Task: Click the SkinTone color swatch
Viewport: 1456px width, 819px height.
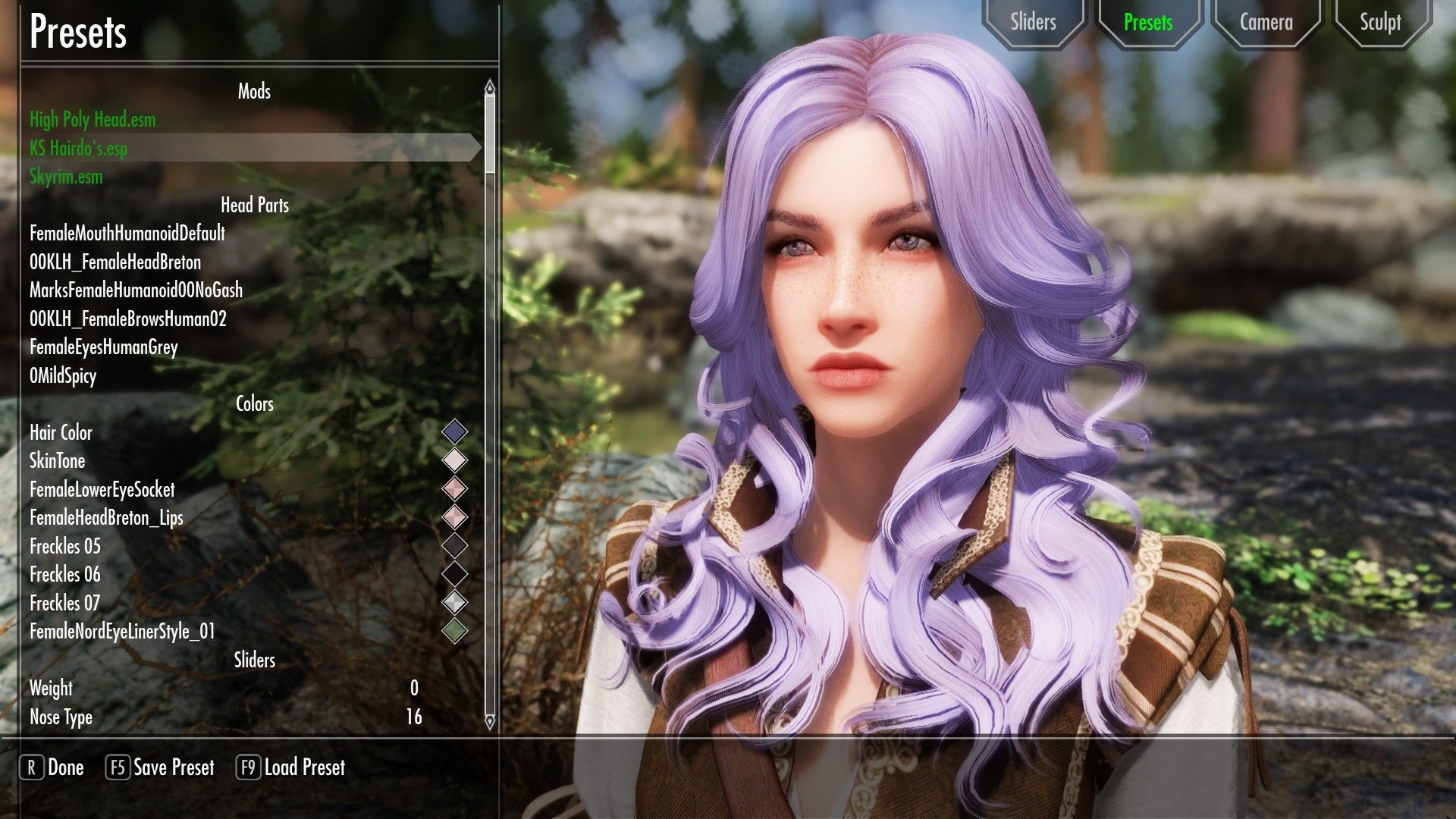Action: click(455, 459)
